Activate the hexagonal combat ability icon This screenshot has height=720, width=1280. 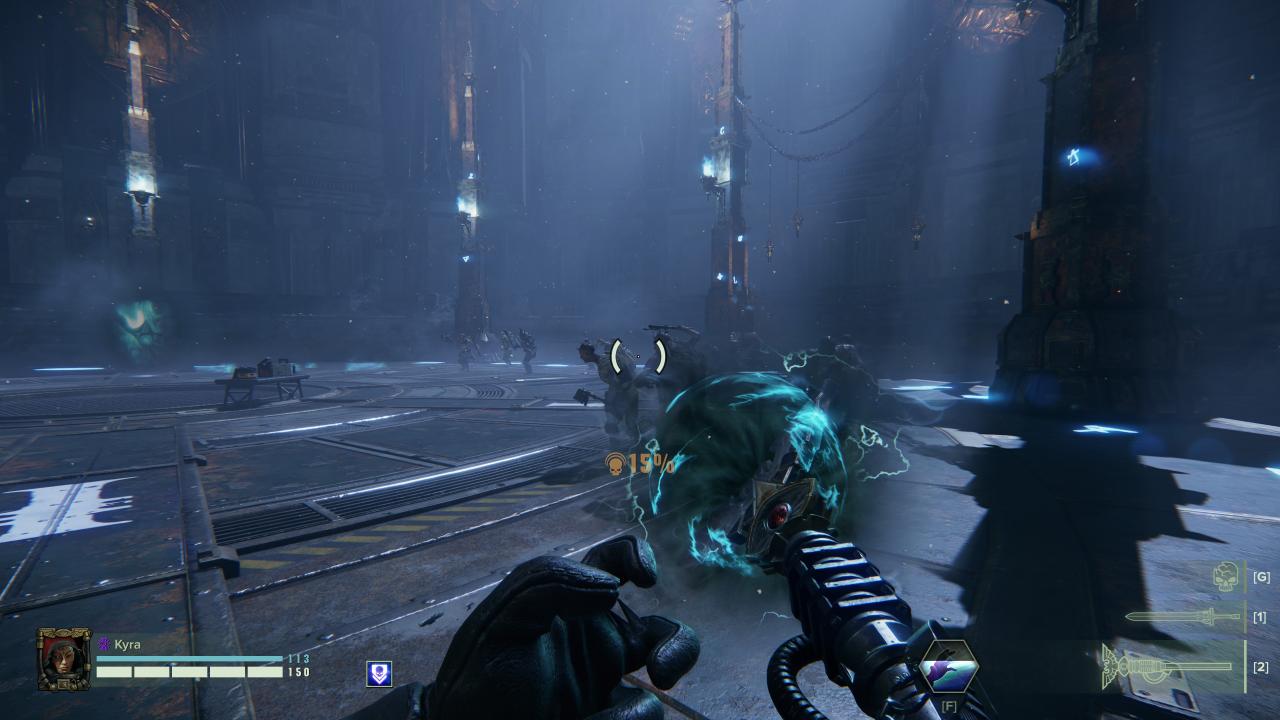tap(948, 667)
